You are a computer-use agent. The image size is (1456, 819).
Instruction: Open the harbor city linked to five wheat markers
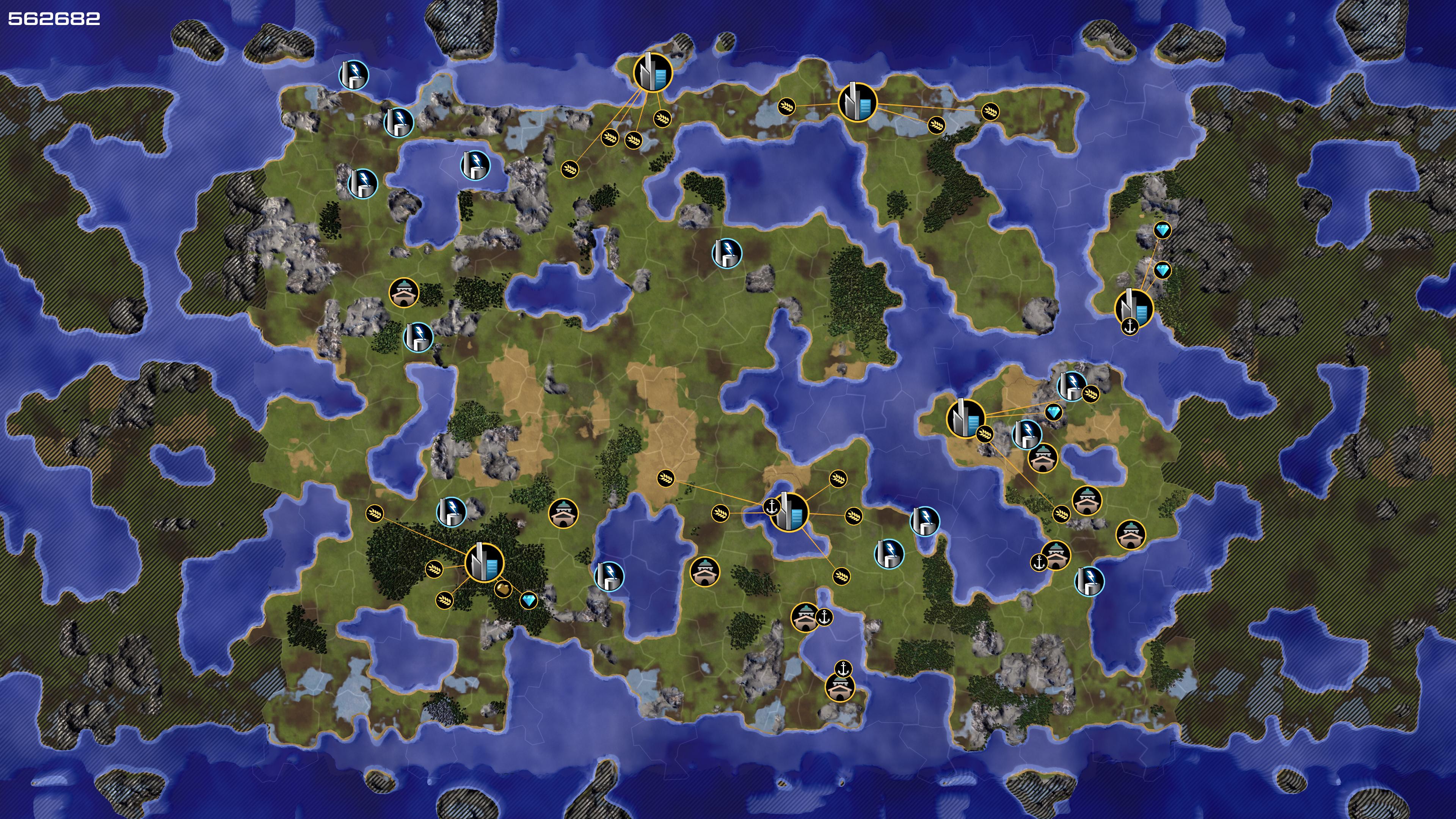point(789,512)
